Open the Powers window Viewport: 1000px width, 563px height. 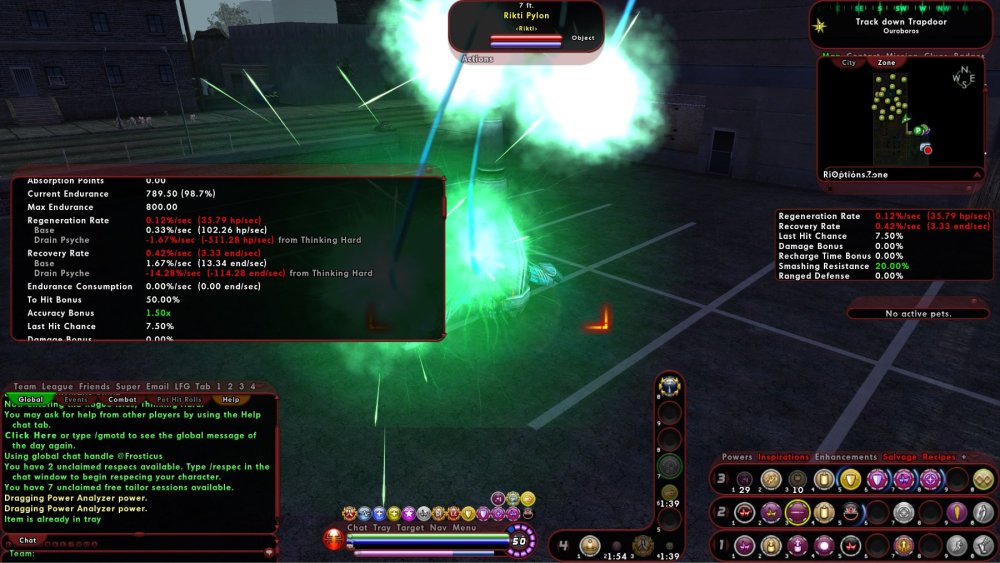(x=737, y=457)
